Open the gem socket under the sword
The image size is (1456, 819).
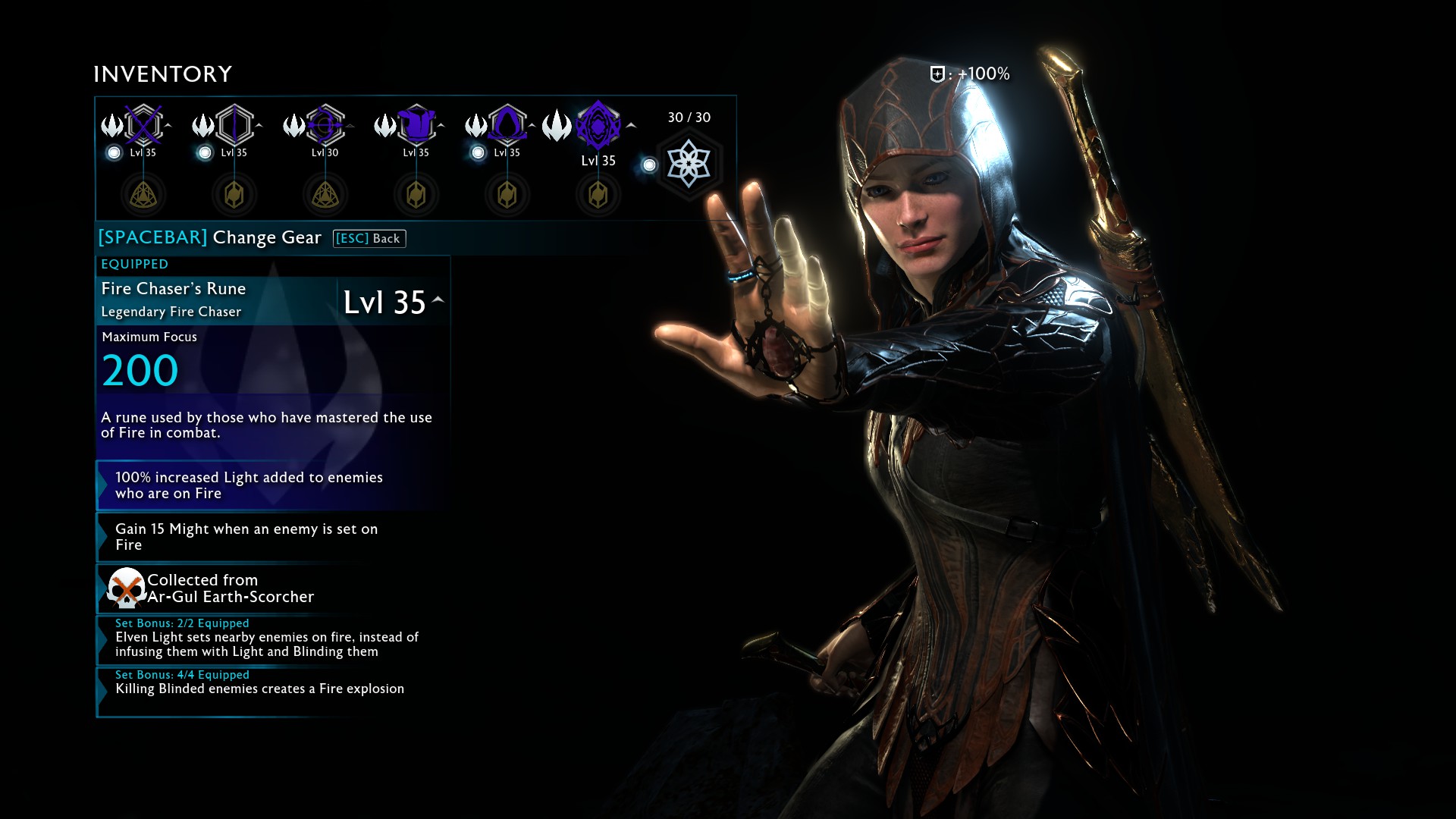point(143,195)
